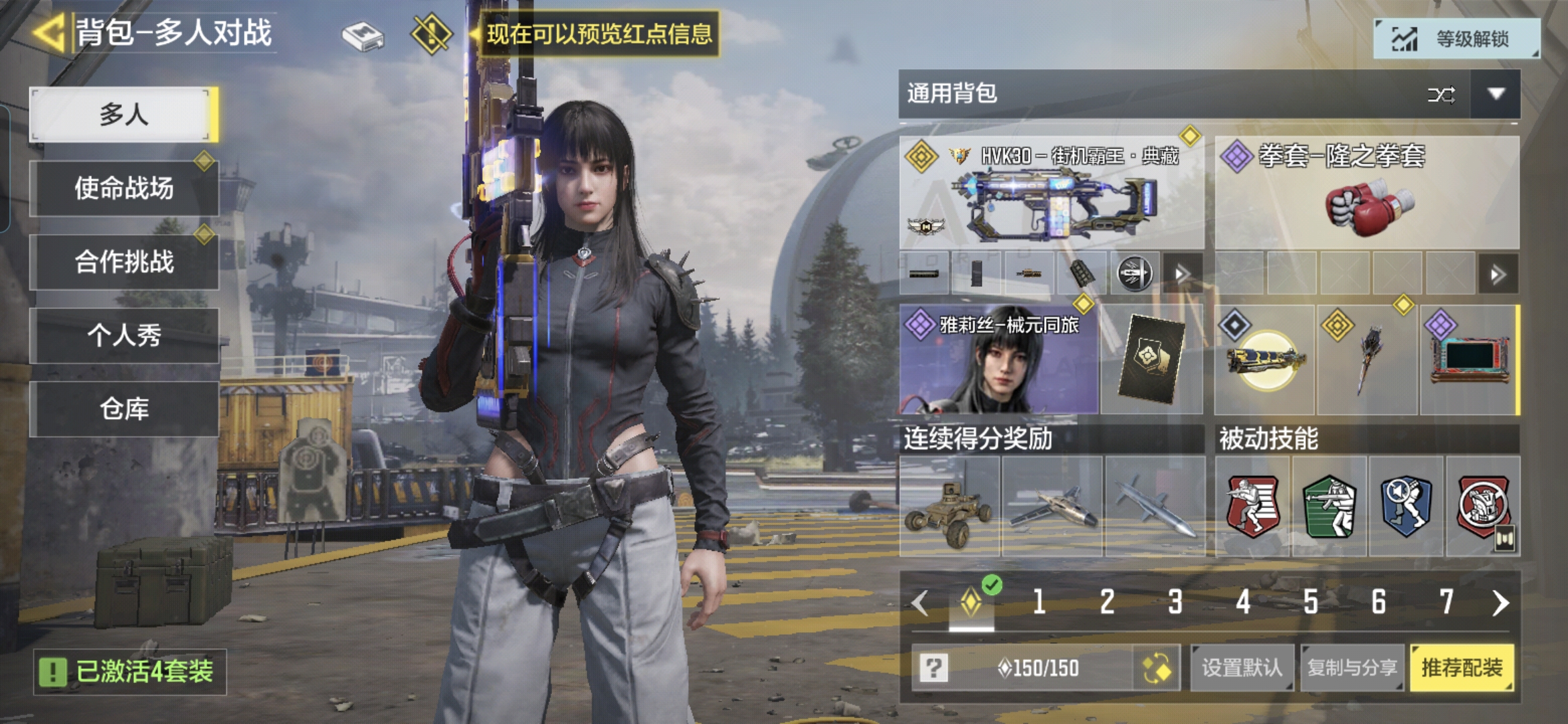Open the 雅莉丝 character skin slot

(998, 360)
